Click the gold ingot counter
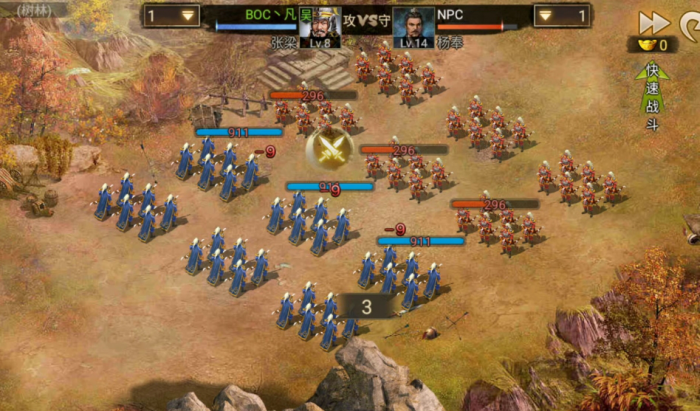This screenshot has width=700, height=411. pos(652,45)
